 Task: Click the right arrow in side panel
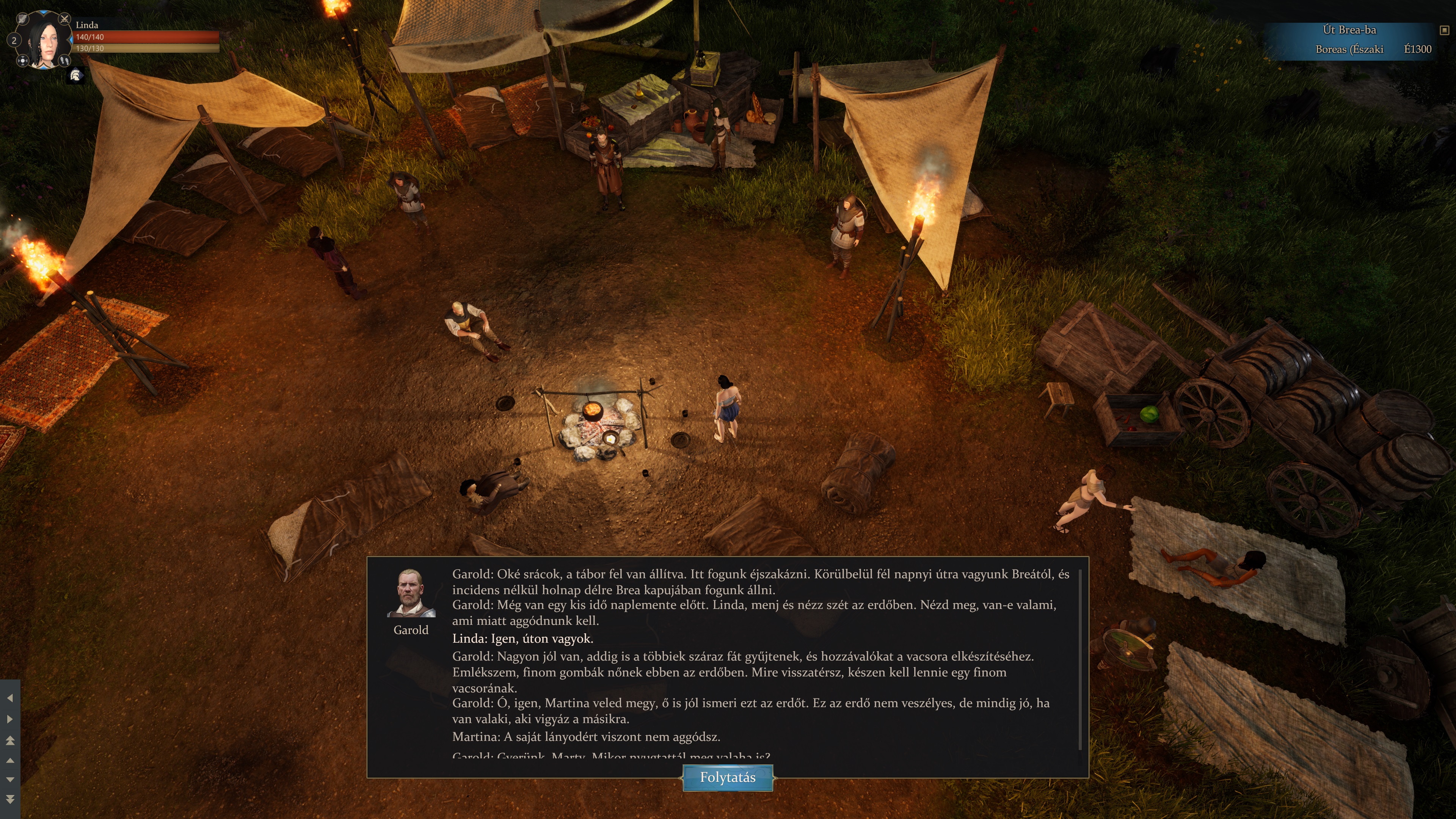(9, 719)
